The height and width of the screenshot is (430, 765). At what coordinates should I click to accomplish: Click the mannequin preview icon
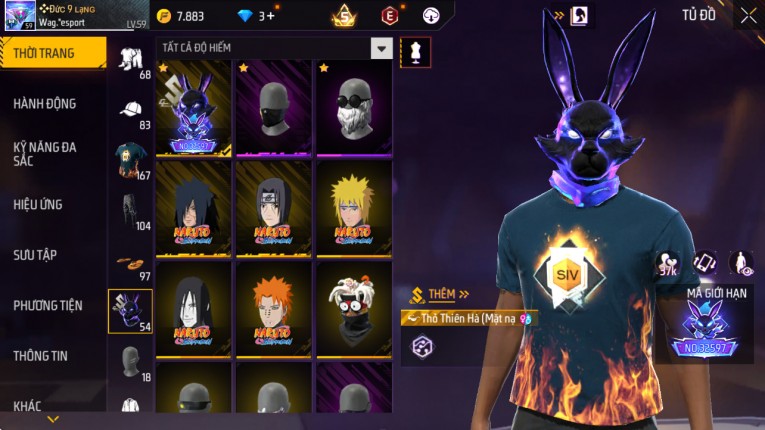click(415, 52)
